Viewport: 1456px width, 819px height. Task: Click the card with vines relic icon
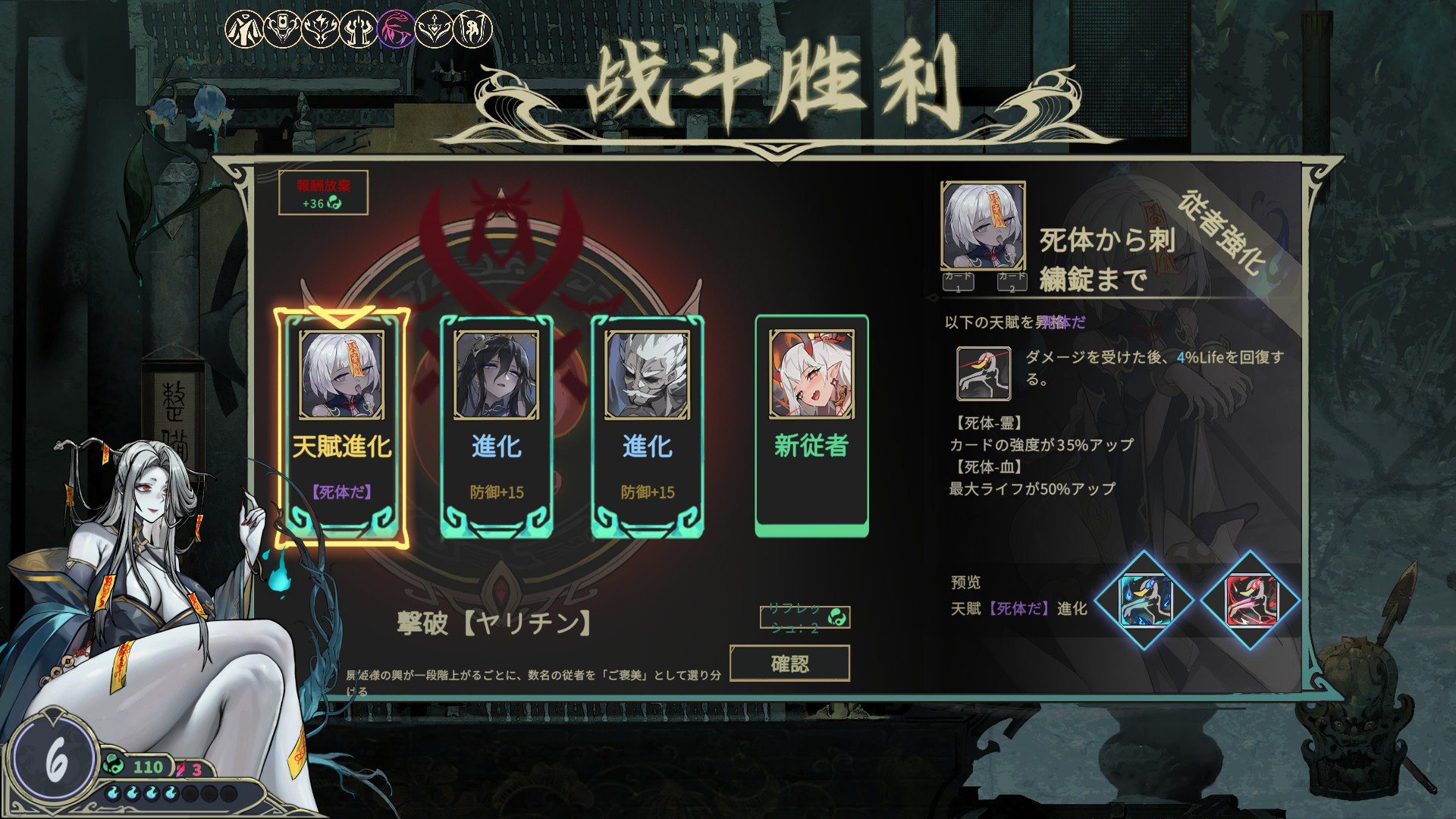282,30
